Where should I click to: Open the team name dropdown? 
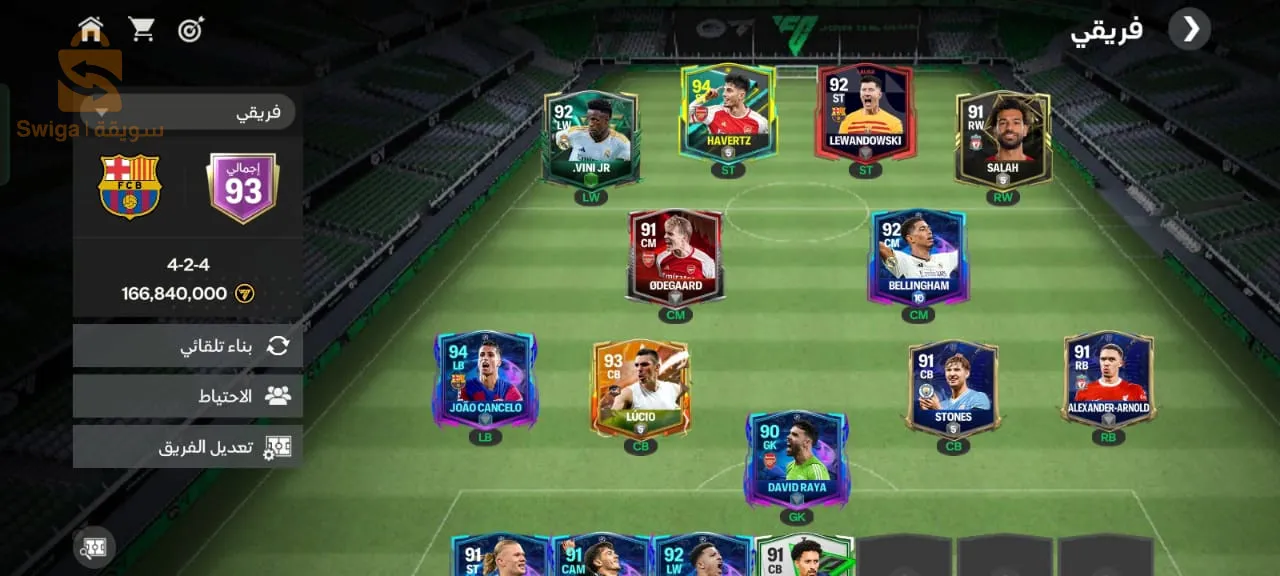(x=185, y=112)
